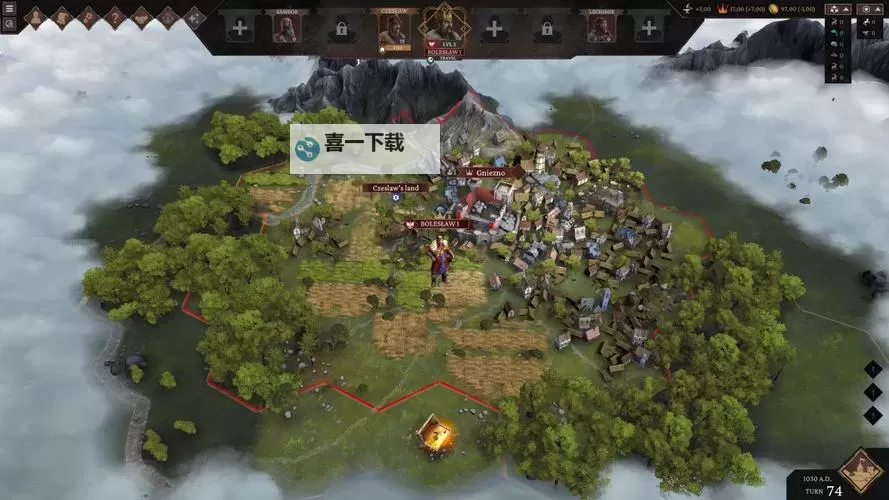Click the Czeslaw's land province label

[x=396, y=188]
